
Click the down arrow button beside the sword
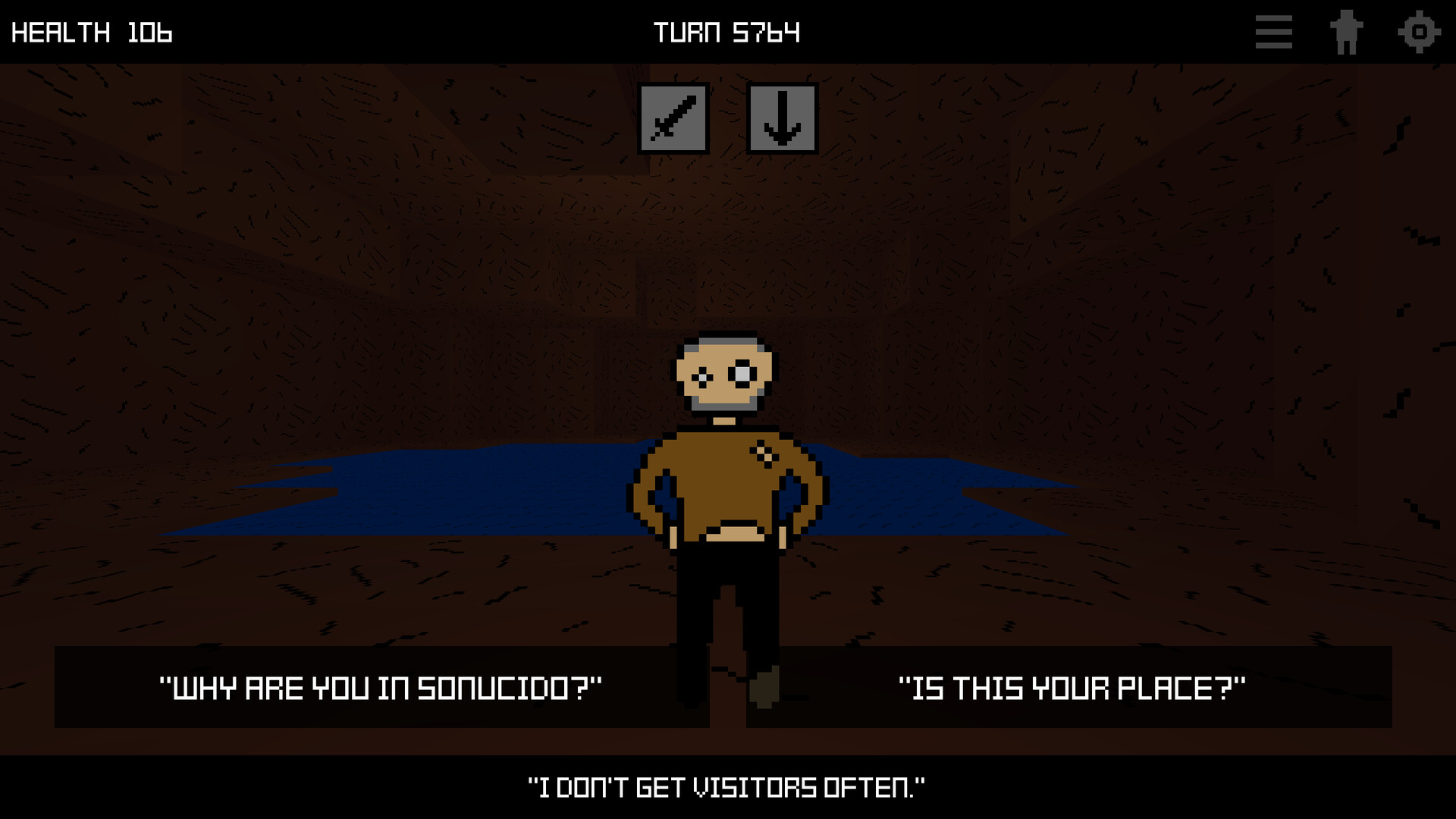783,118
